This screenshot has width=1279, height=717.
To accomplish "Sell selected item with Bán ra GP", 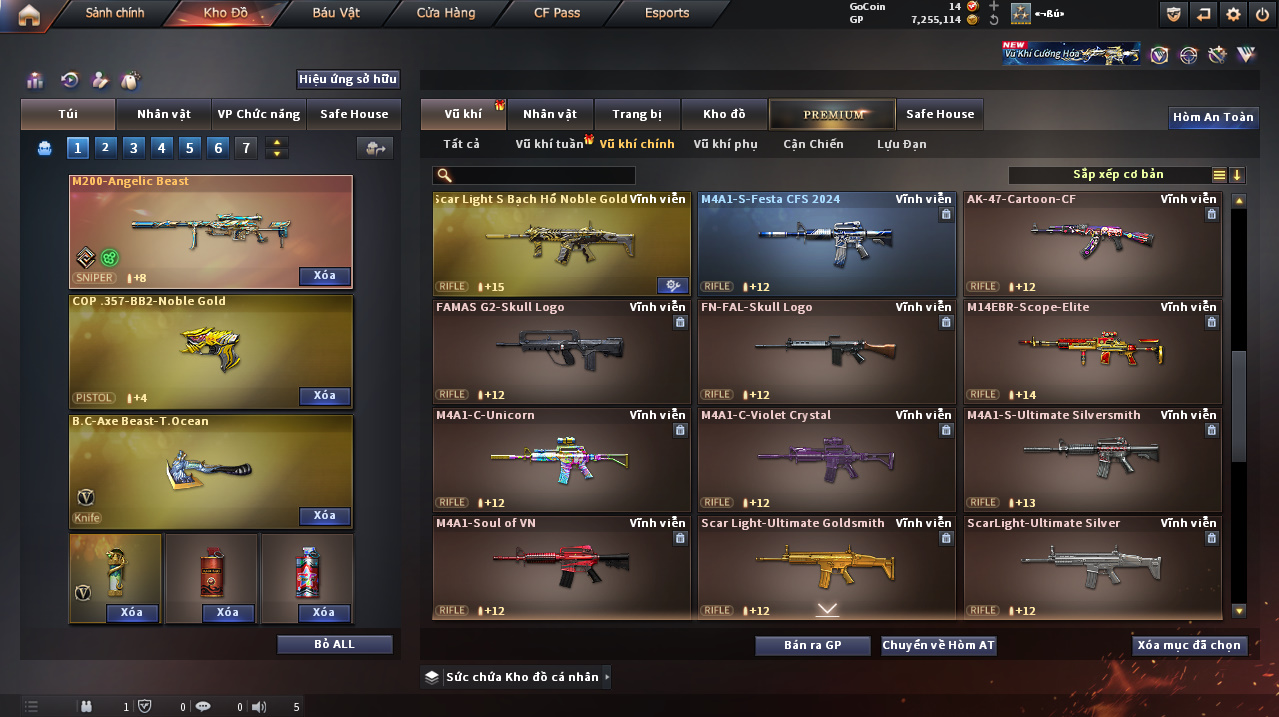I will click(x=812, y=646).
